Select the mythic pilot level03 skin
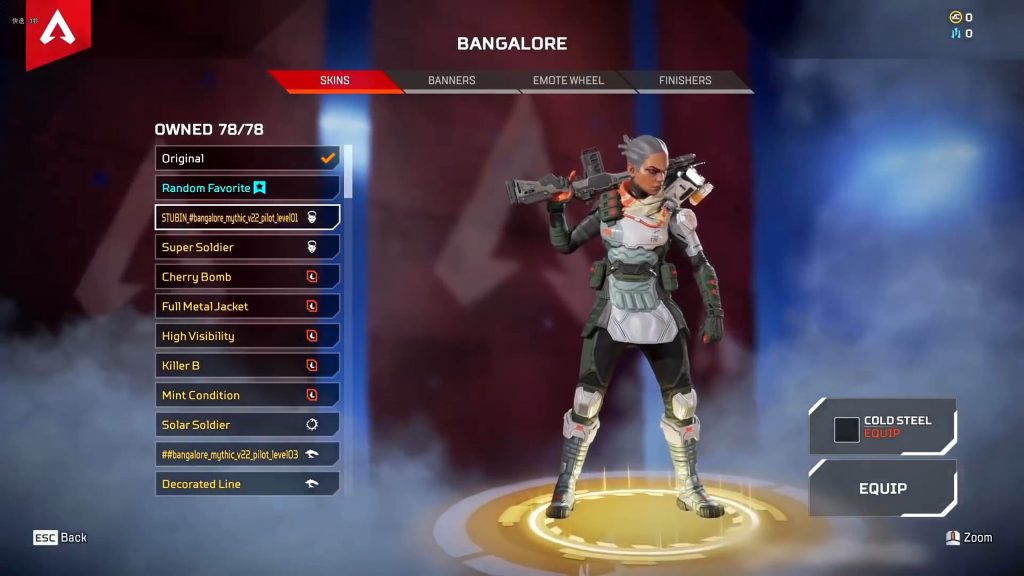 click(247, 454)
